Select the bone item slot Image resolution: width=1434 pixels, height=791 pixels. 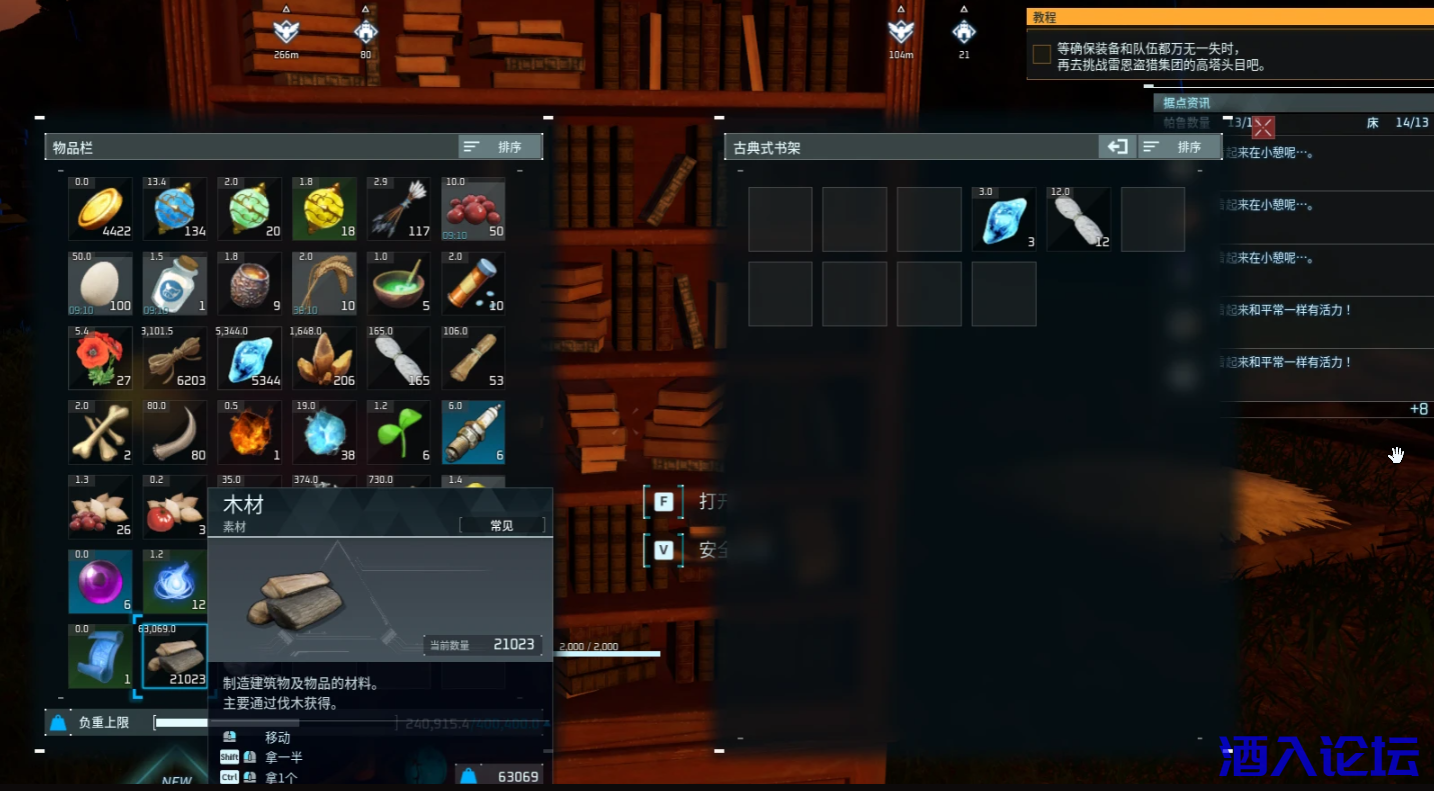100,432
